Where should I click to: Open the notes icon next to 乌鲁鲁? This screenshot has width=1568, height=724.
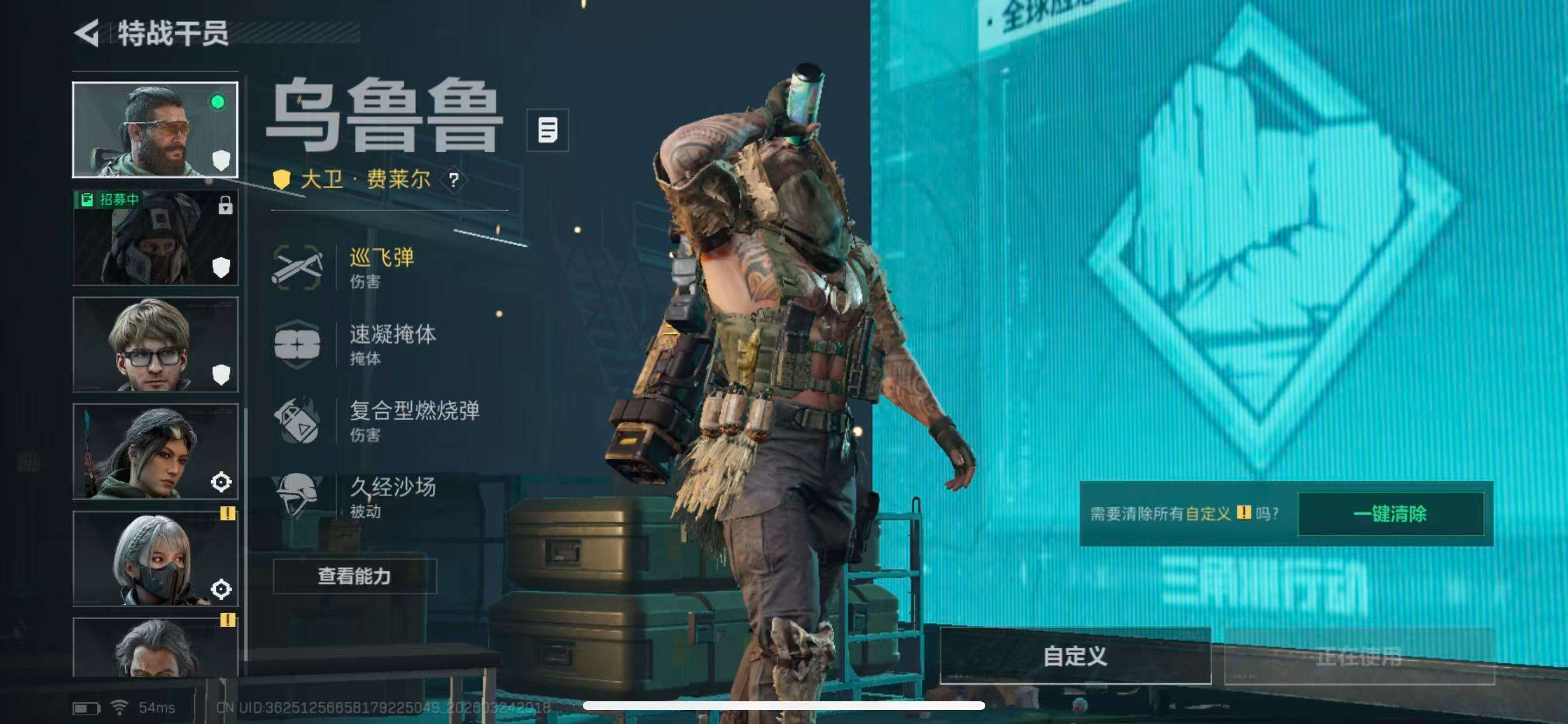pos(548,131)
